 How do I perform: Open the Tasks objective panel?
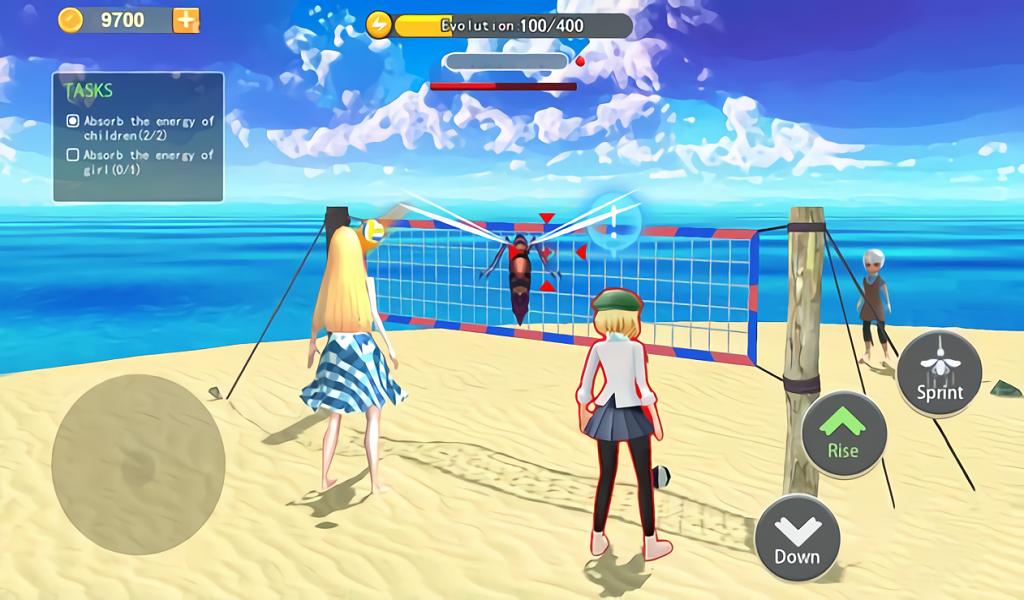tap(138, 137)
